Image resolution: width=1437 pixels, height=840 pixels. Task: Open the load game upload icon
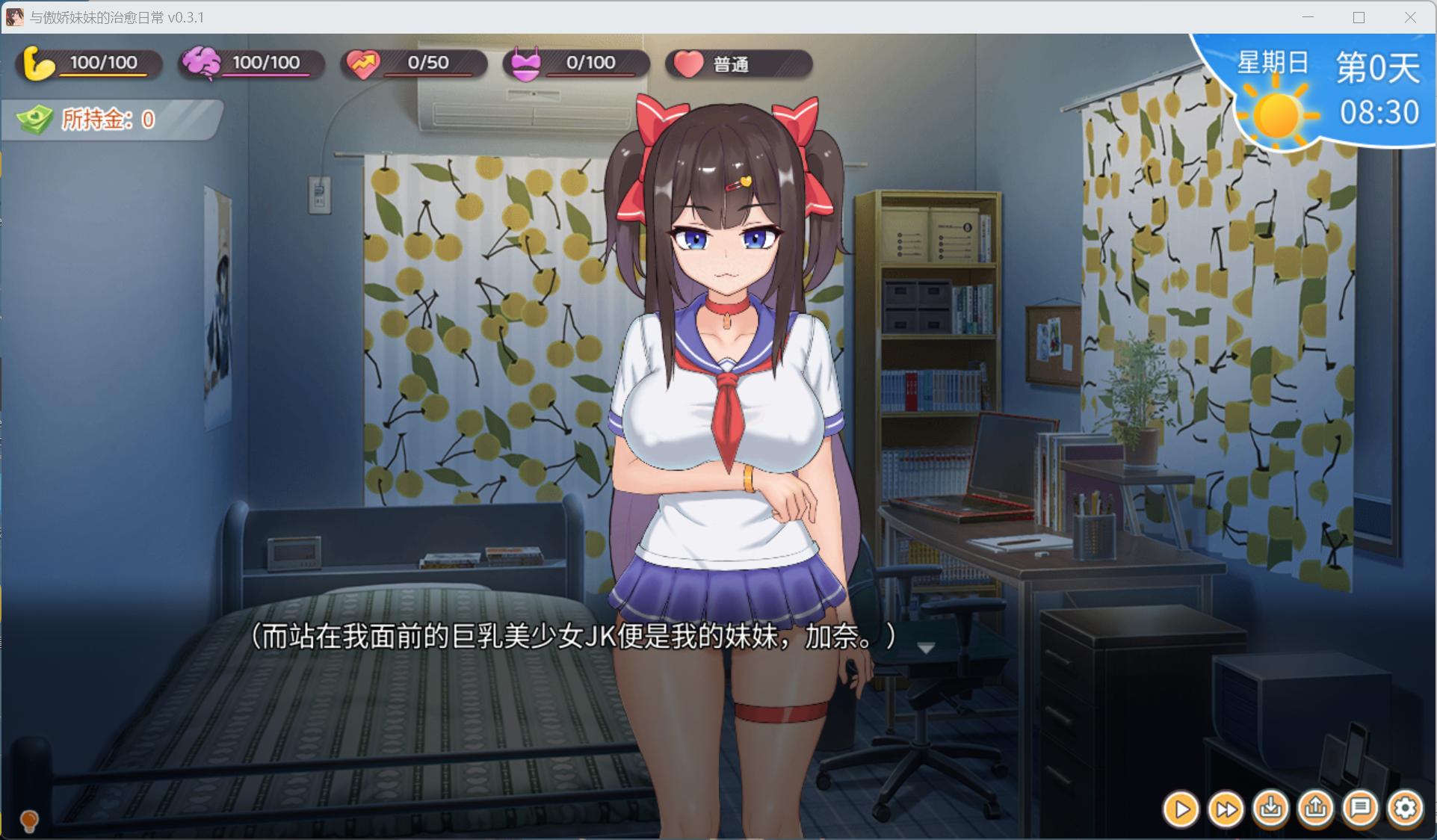pos(1316,809)
